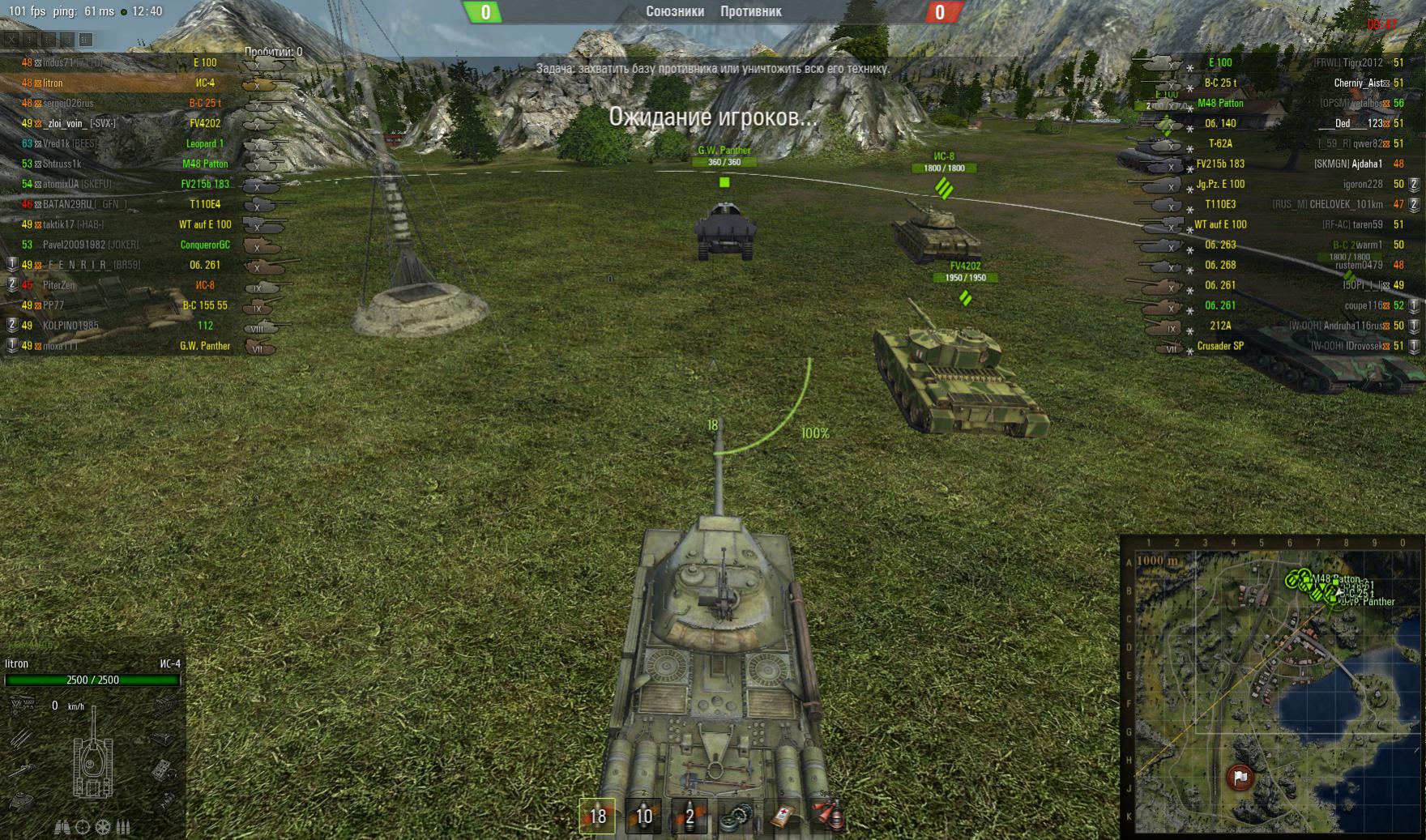Switch to the shell slot with 10 rounds

643,816
